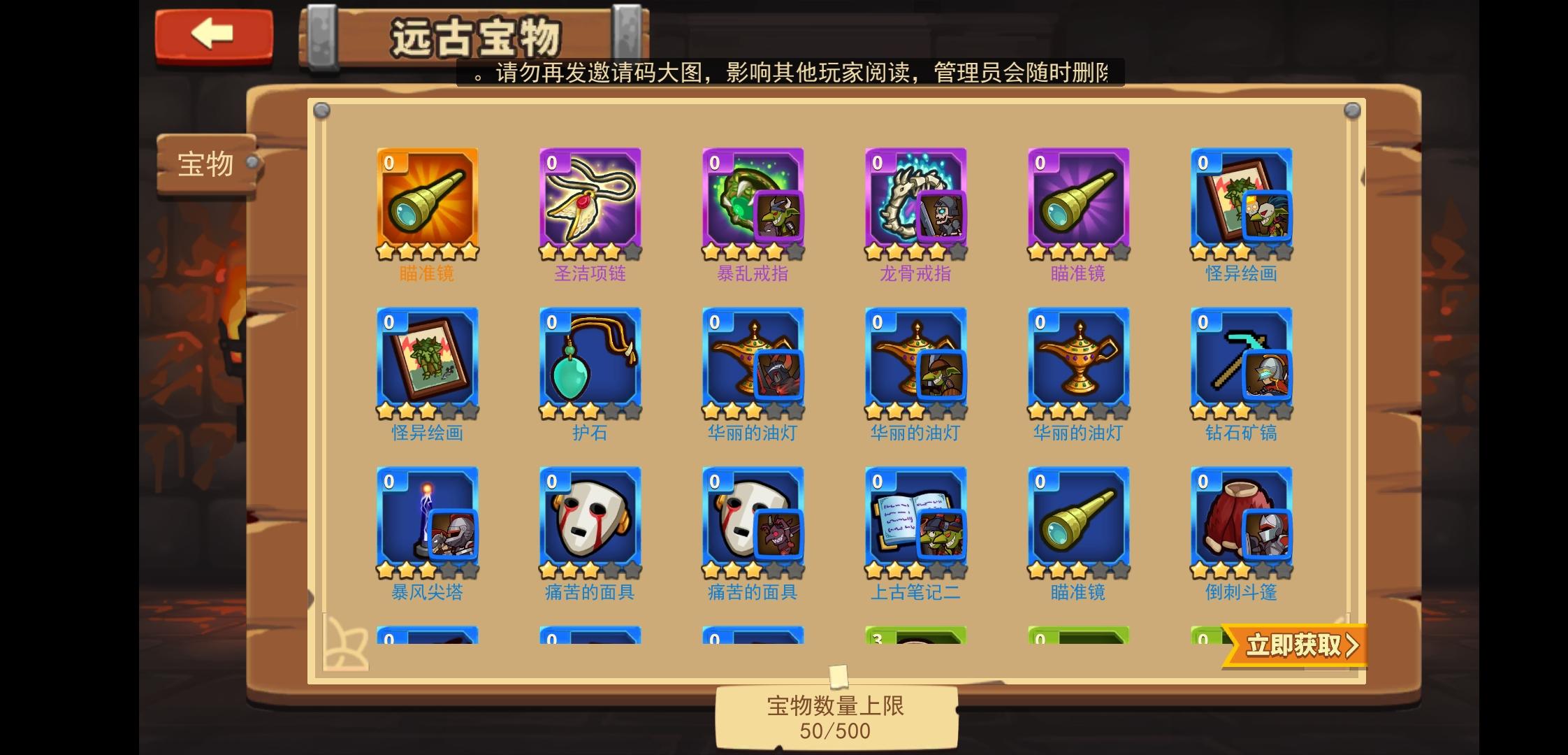Select the orange 瞄准镜 telescope treasure
Image resolution: width=1568 pixels, height=755 pixels.
coord(427,203)
